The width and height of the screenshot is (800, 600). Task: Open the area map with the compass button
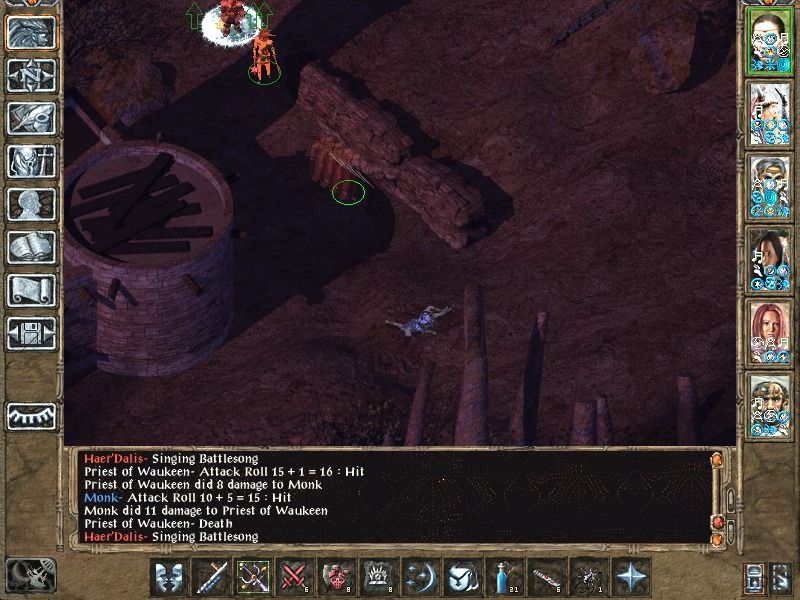pos(31,76)
